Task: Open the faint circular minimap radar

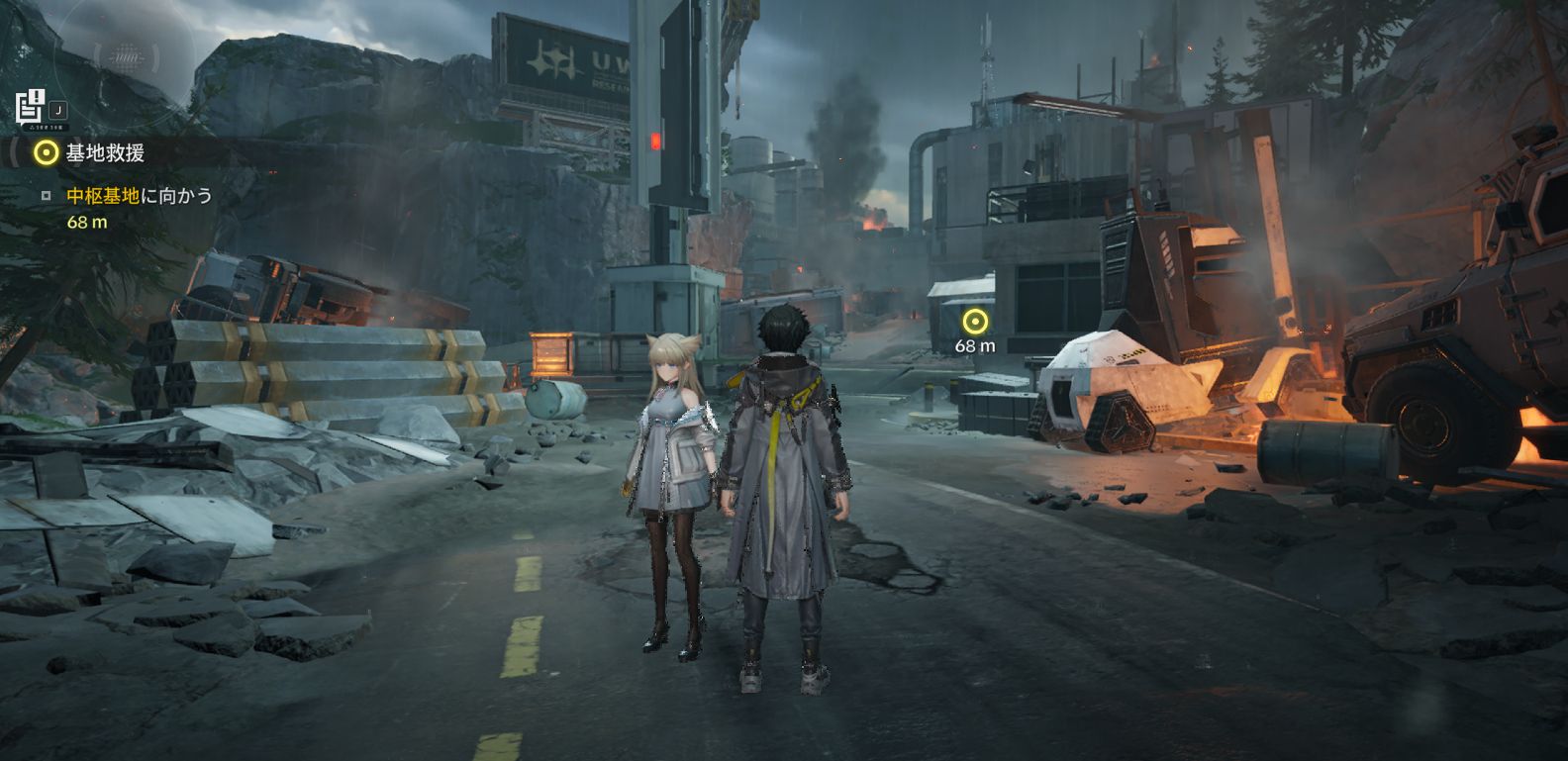Action: tap(125, 57)
